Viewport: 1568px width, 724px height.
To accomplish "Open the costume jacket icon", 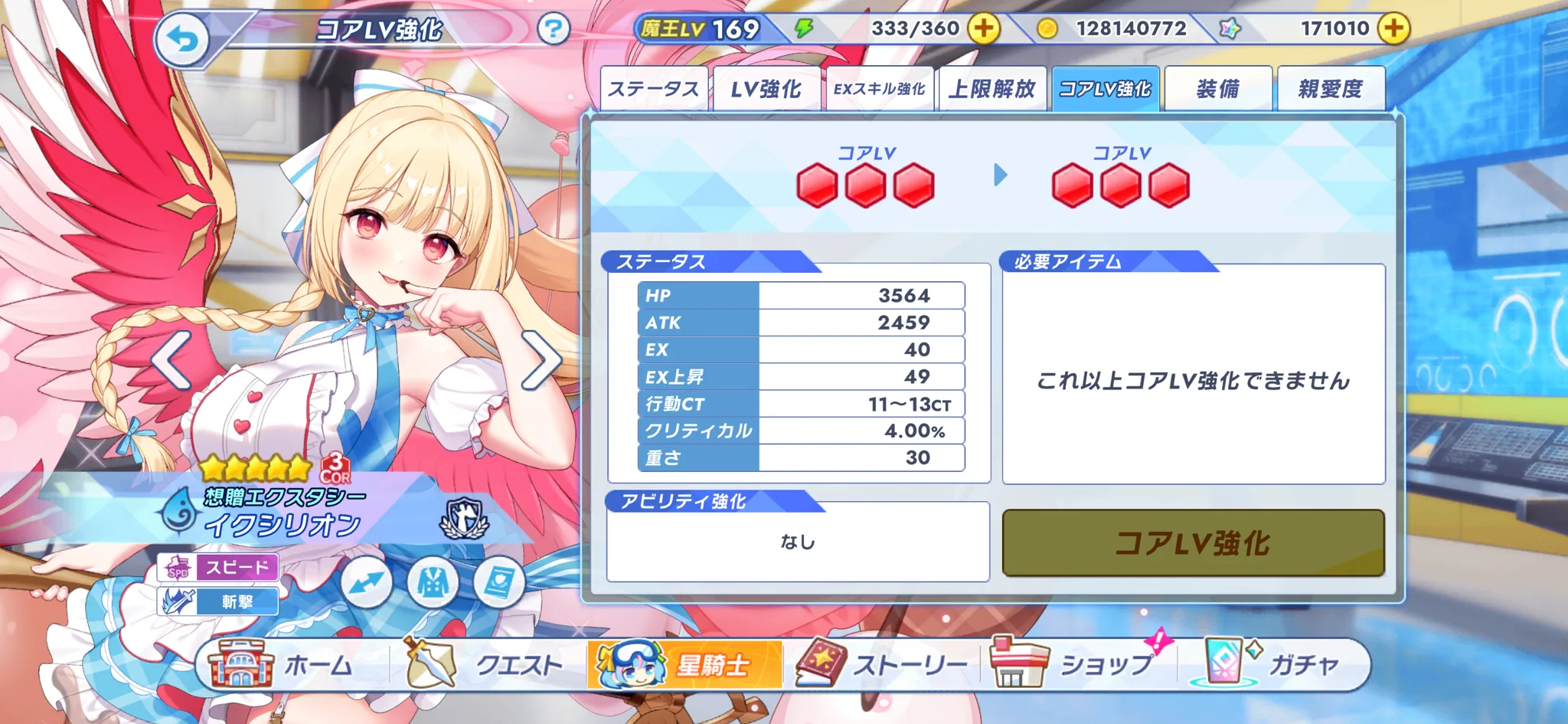I will [x=433, y=583].
